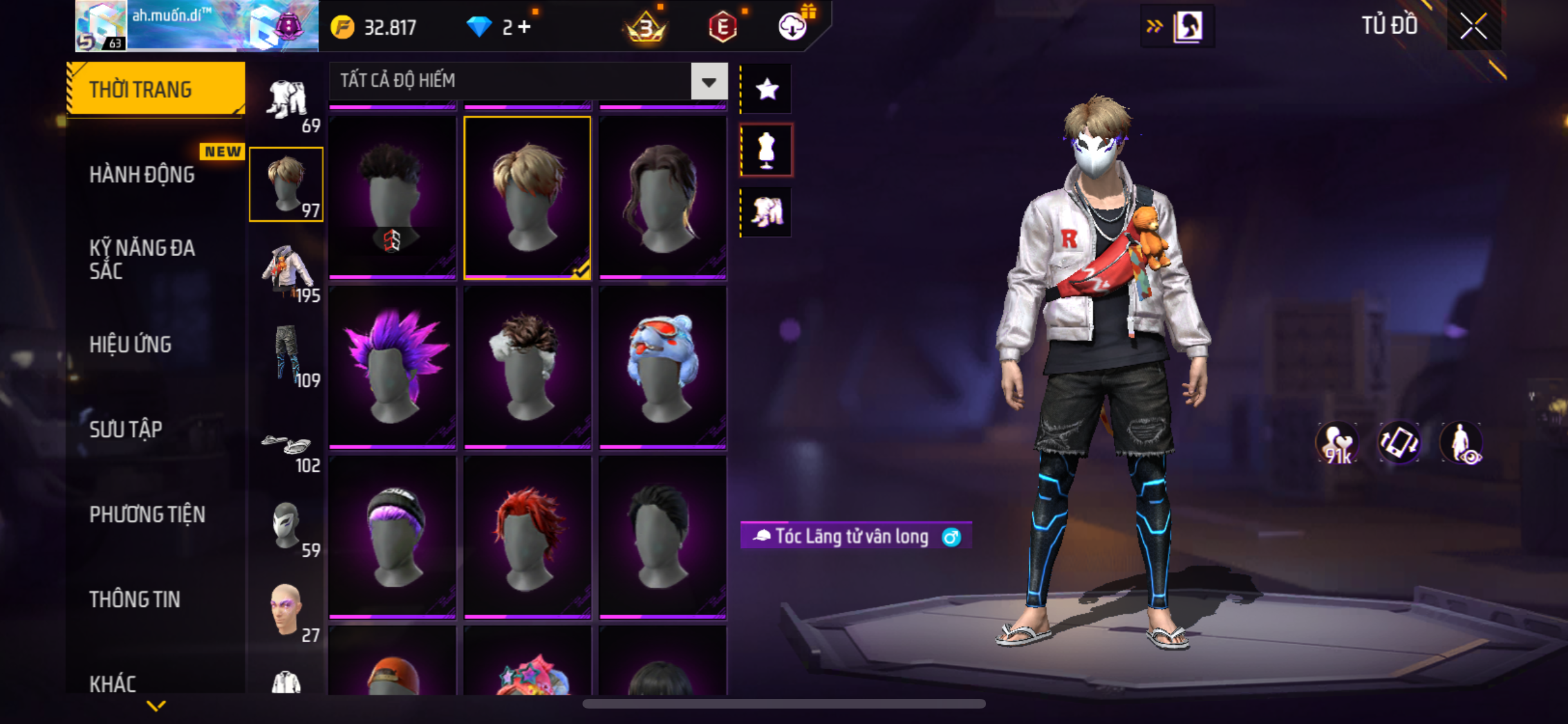
Task: Choose the pants subcategory with 109 items
Action: (x=286, y=355)
